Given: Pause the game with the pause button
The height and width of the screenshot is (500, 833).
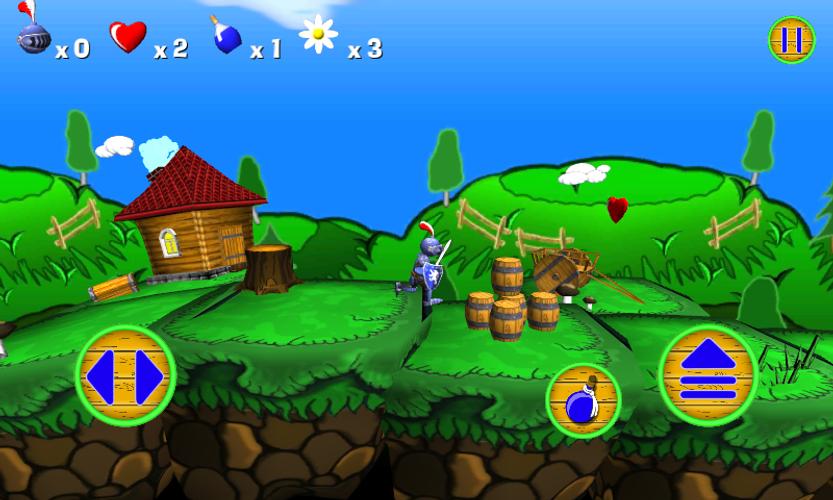Looking at the screenshot, I should pyautogui.click(x=791, y=40).
